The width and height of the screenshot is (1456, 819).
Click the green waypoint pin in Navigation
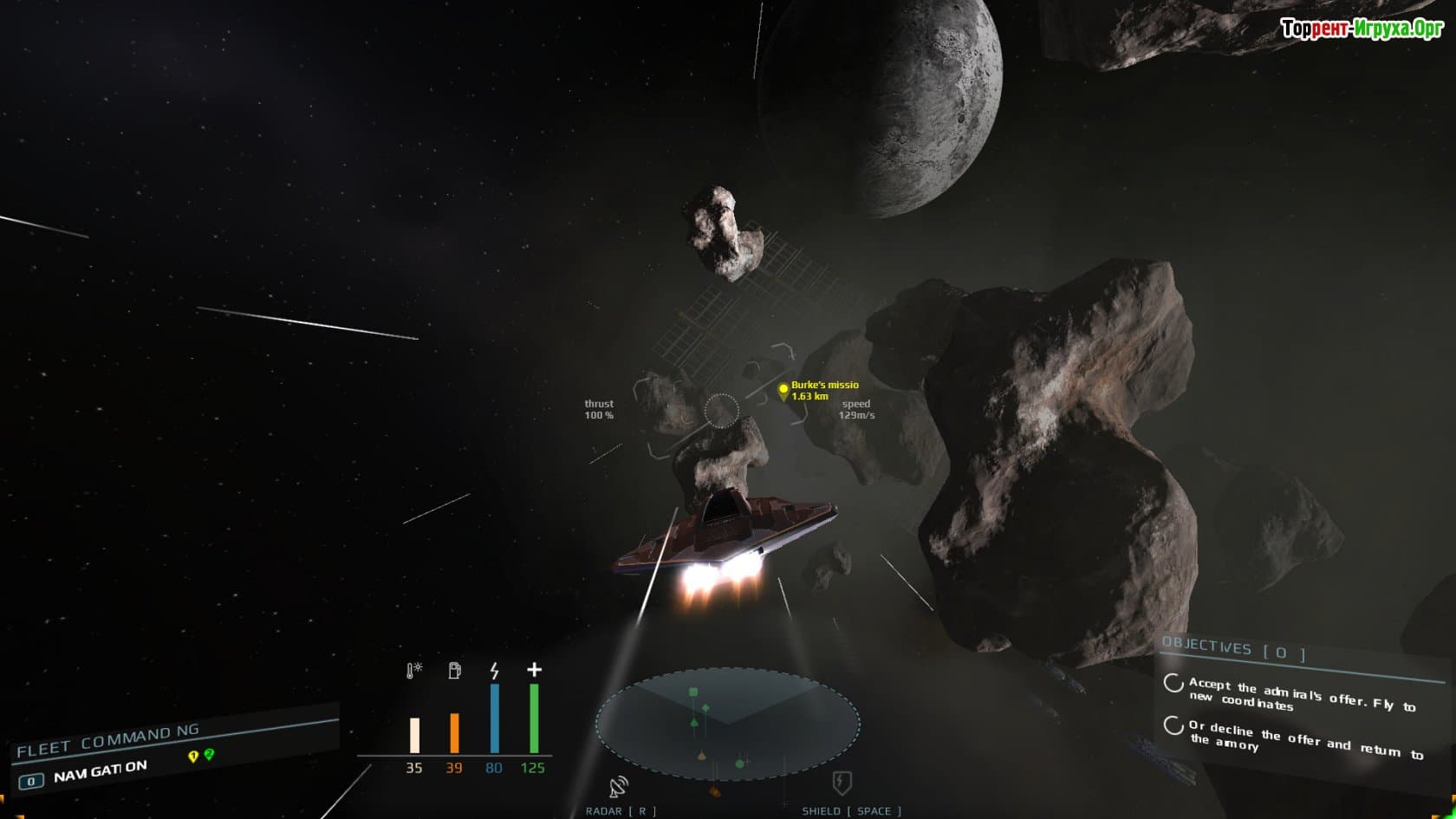pos(209,755)
